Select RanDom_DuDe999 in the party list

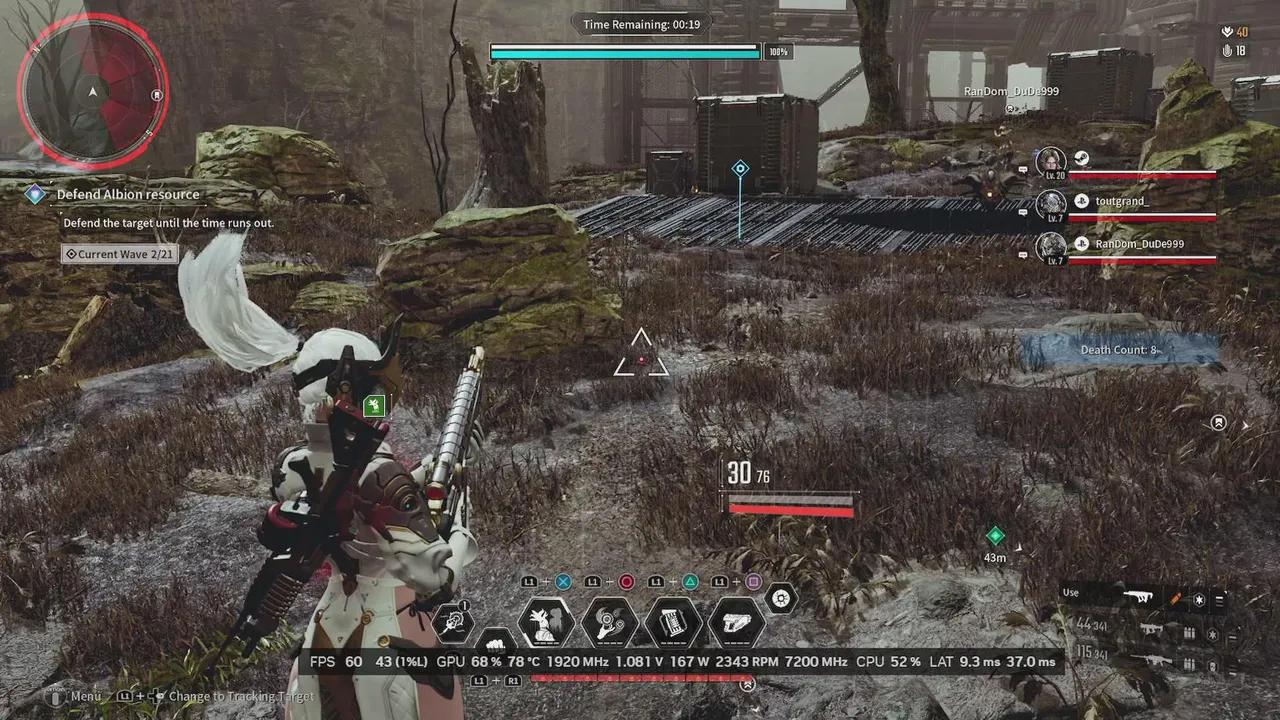point(1139,244)
